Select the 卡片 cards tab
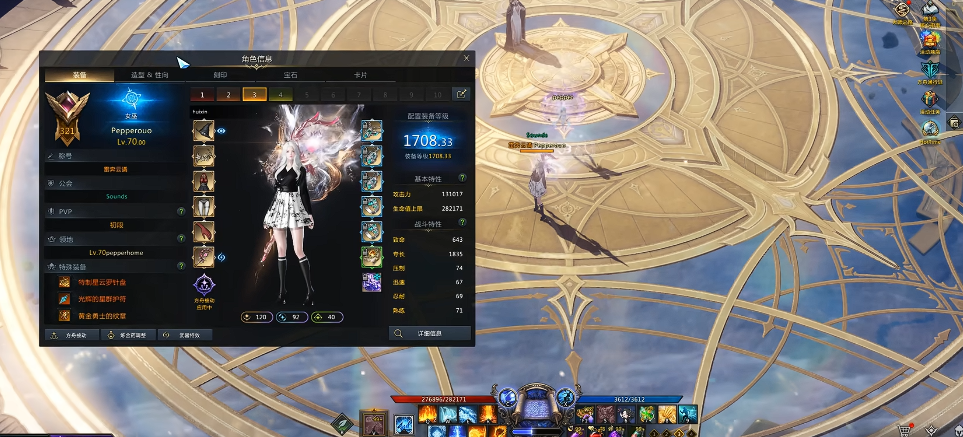The width and height of the screenshot is (963, 437). [x=360, y=75]
